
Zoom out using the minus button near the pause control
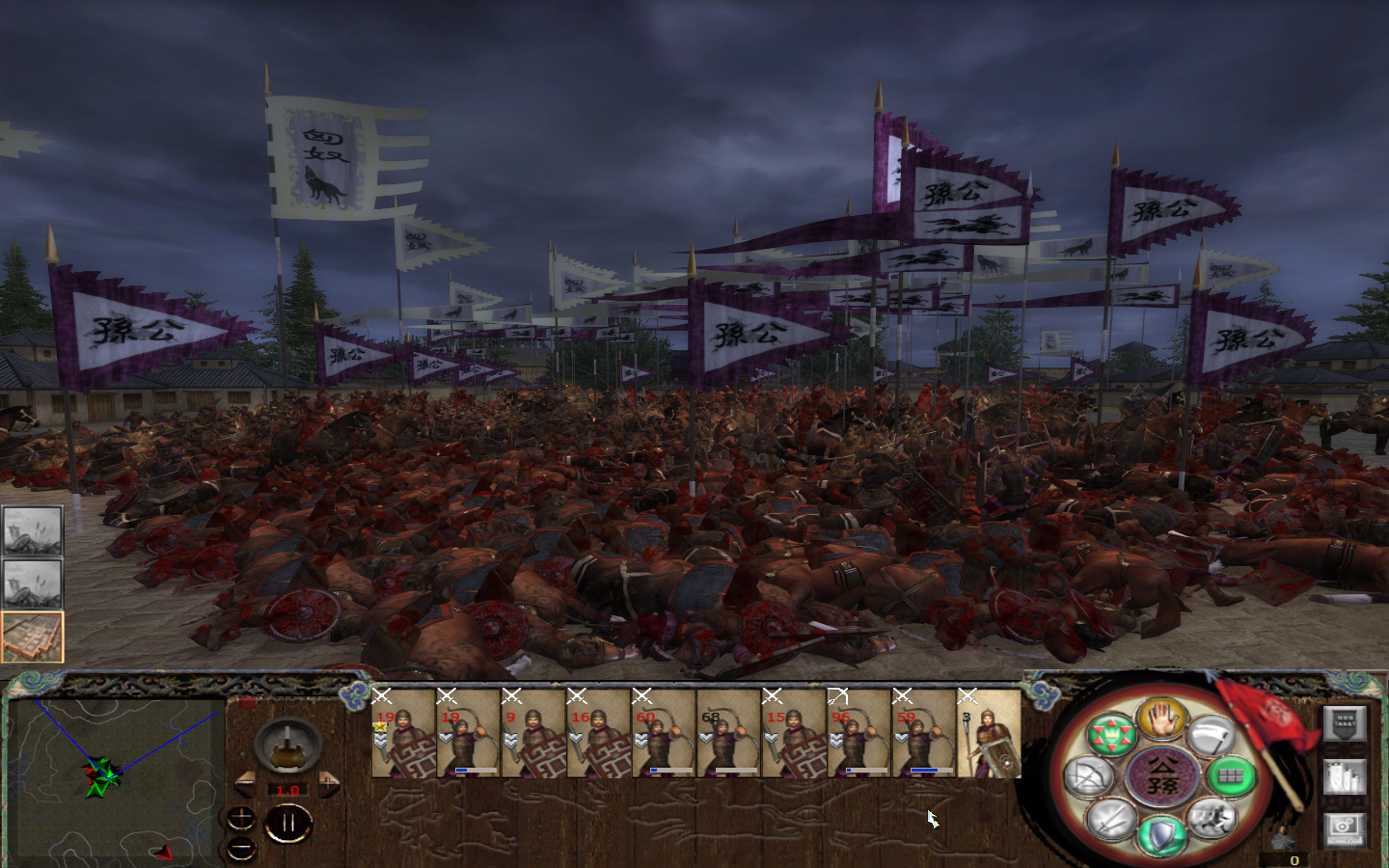pos(241,848)
